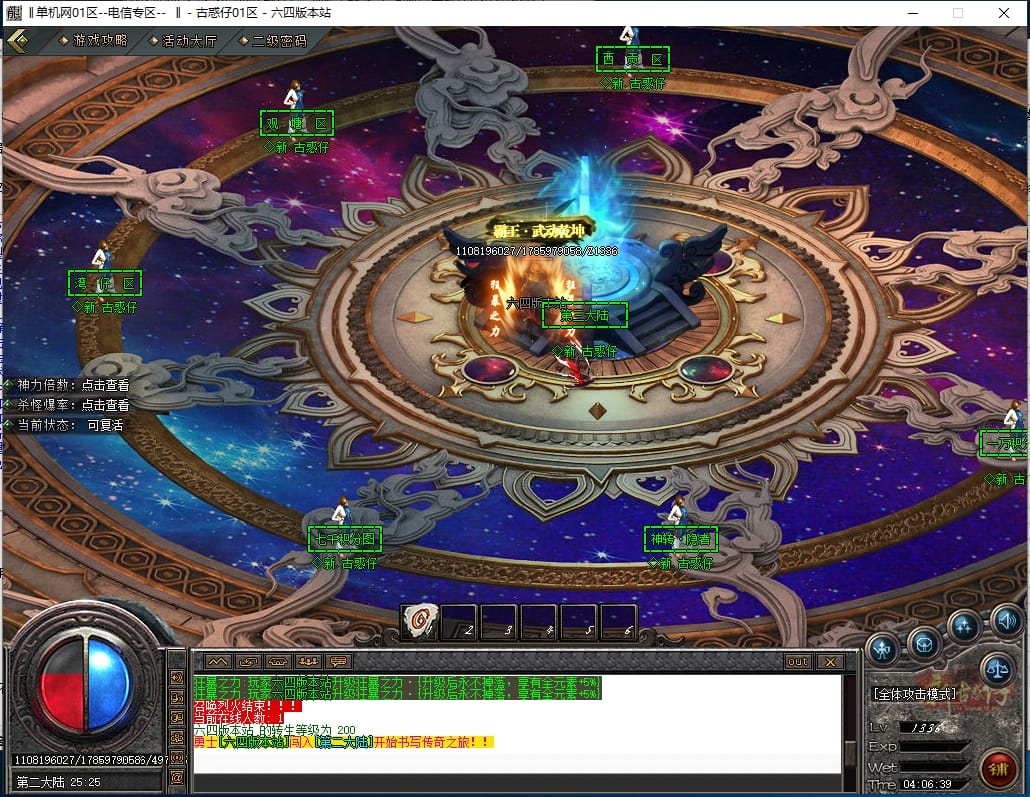Toggle the sound speaker icon
Viewport: 1030px width, 797px height.
(1007, 622)
